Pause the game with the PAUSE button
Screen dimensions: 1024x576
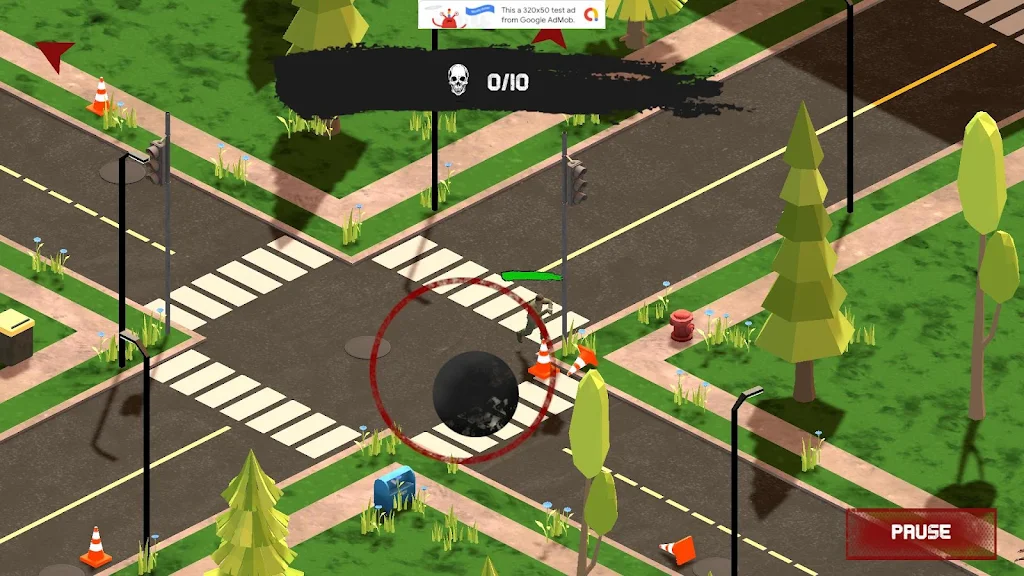[921, 532]
